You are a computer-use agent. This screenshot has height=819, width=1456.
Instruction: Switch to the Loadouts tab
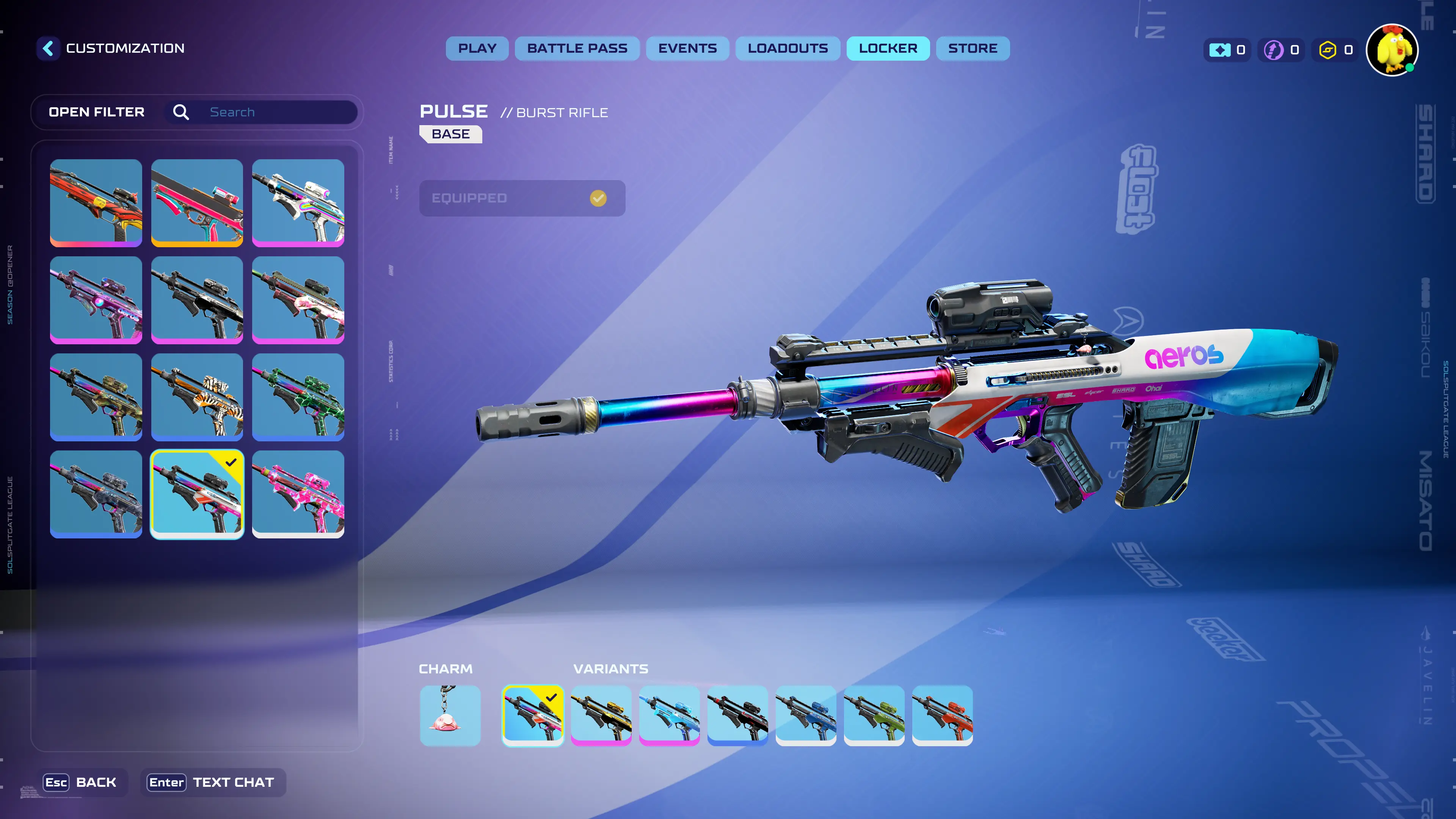tap(788, 49)
